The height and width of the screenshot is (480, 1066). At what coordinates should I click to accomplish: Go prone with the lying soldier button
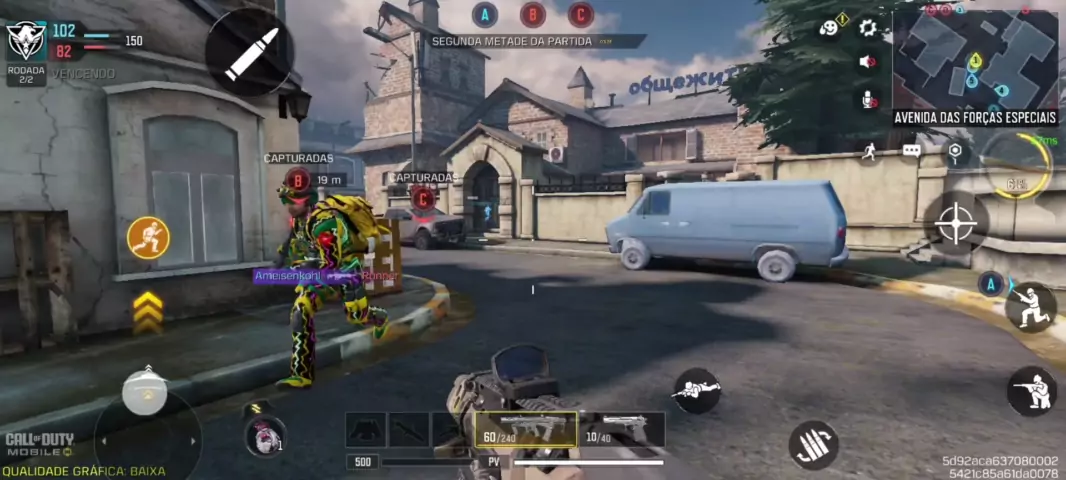pyautogui.click(x=696, y=390)
